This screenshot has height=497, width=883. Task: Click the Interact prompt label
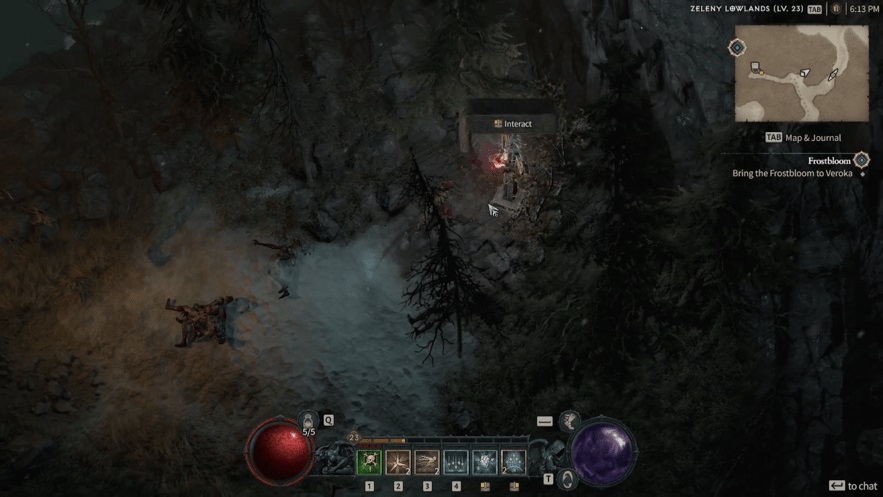(513, 124)
